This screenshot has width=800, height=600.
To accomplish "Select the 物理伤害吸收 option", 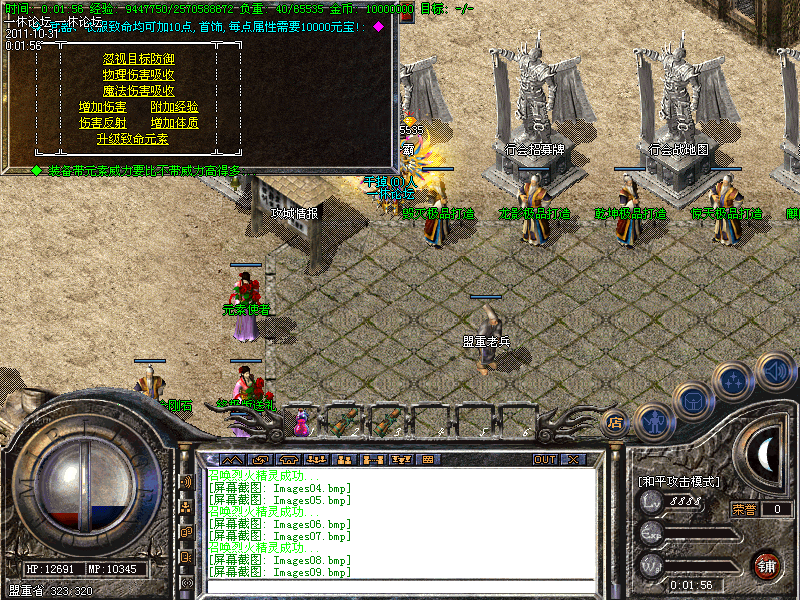I will pyautogui.click(x=138, y=75).
